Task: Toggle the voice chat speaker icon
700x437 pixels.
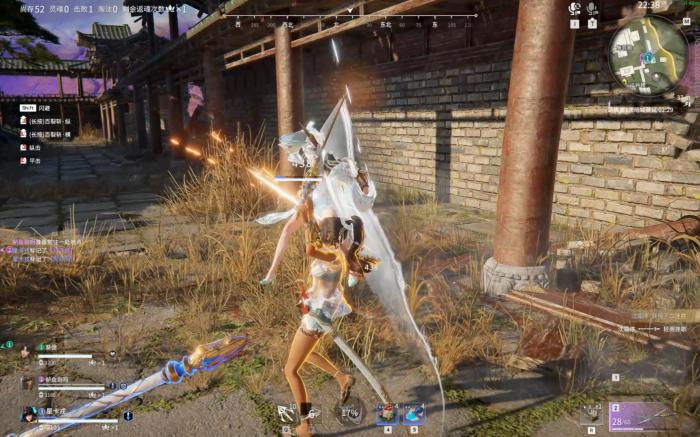Action: (574, 8)
